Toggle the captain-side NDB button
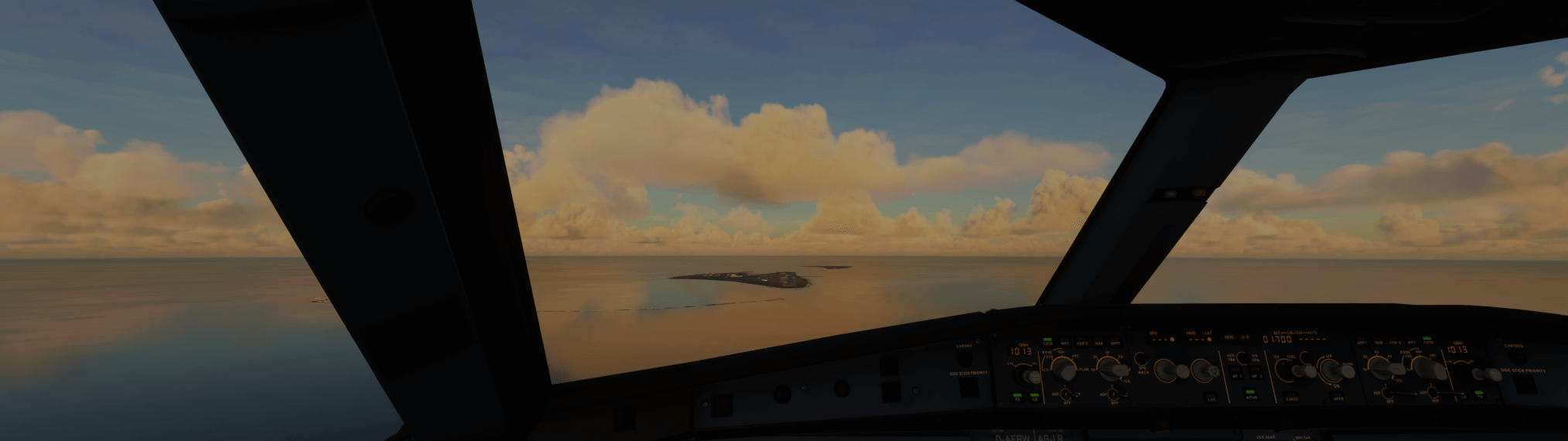This screenshot has height=441, width=1568. 1098,343
